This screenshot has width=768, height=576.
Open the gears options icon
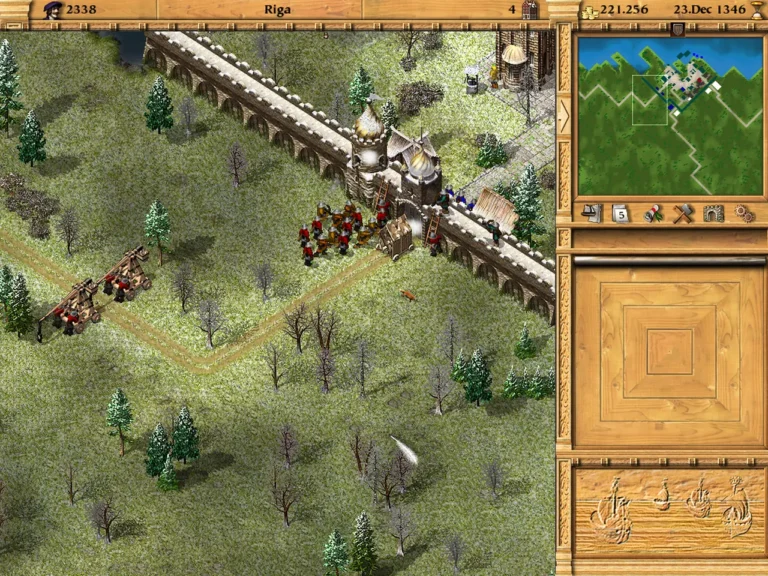(x=743, y=213)
